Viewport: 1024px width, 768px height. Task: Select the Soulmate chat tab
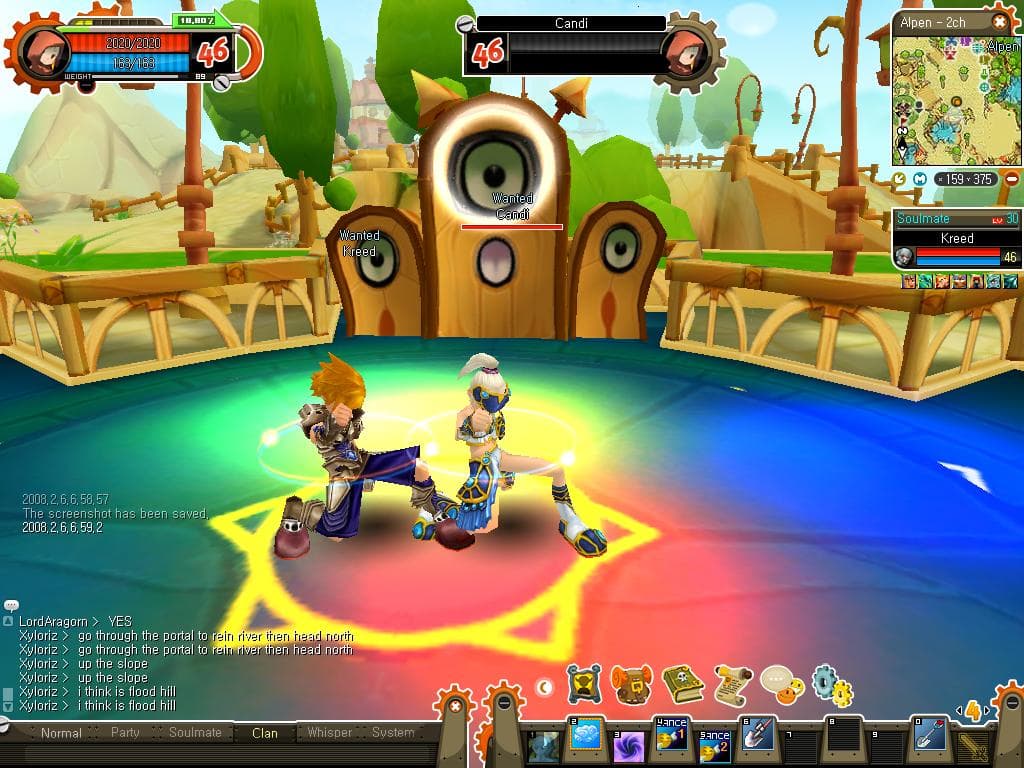click(x=195, y=733)
